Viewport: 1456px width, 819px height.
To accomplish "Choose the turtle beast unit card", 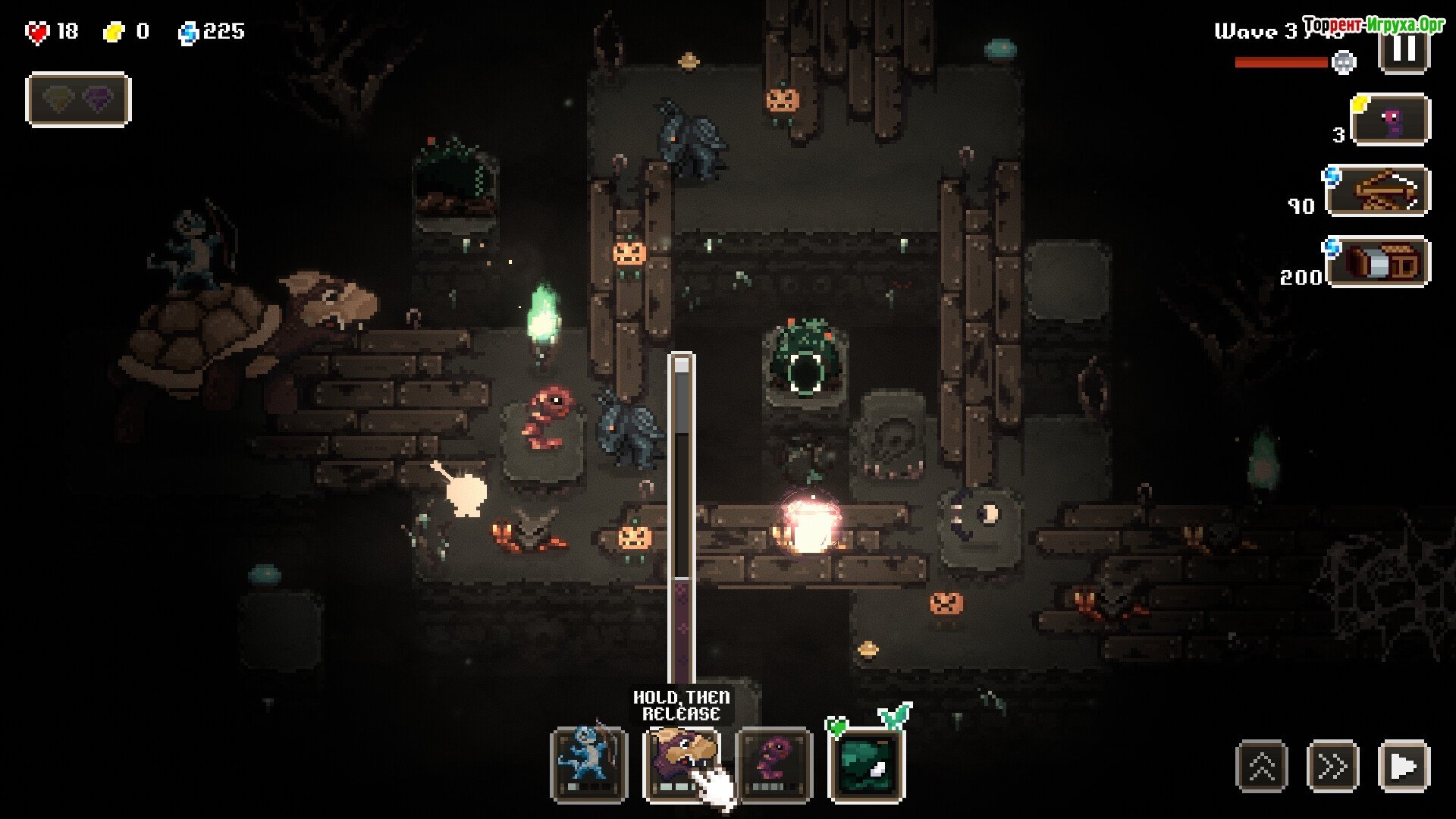I will tap(682, 764).
